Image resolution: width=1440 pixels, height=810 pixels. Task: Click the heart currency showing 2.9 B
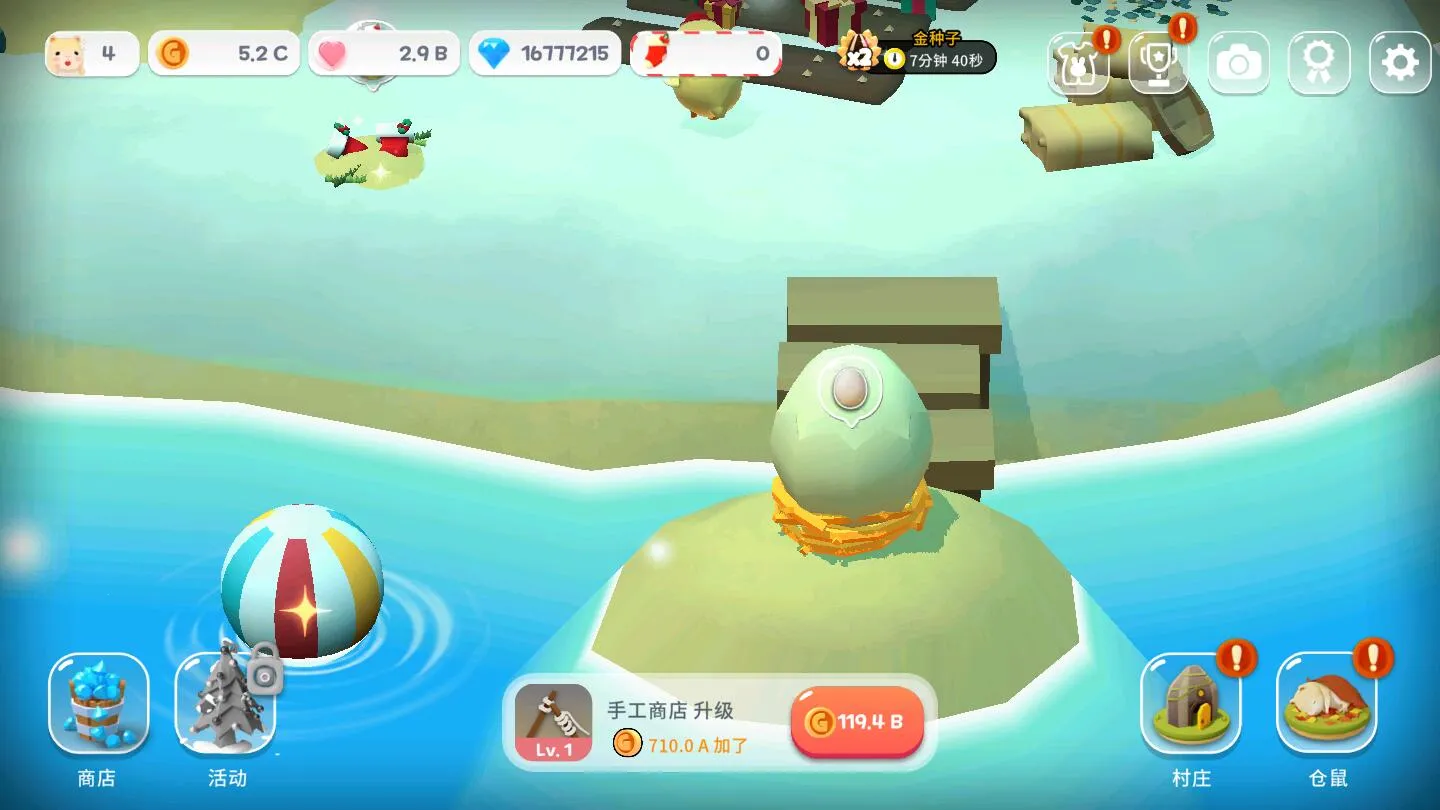[383, 54]
